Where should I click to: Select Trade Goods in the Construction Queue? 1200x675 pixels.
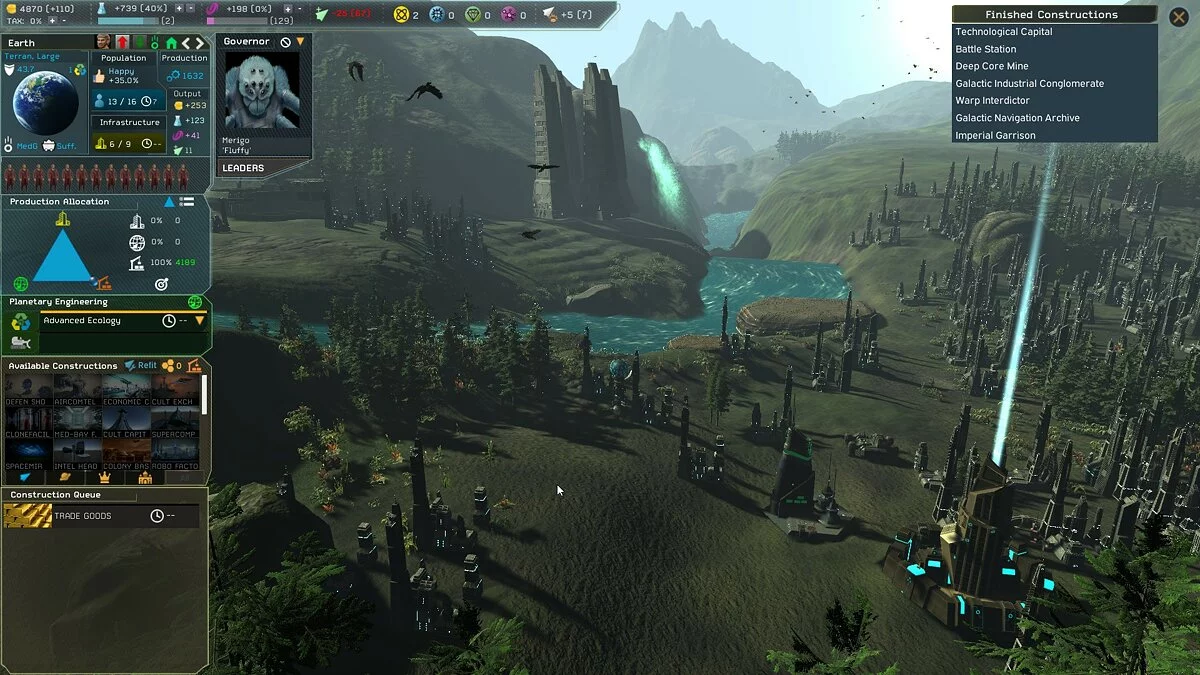[84, 516]
